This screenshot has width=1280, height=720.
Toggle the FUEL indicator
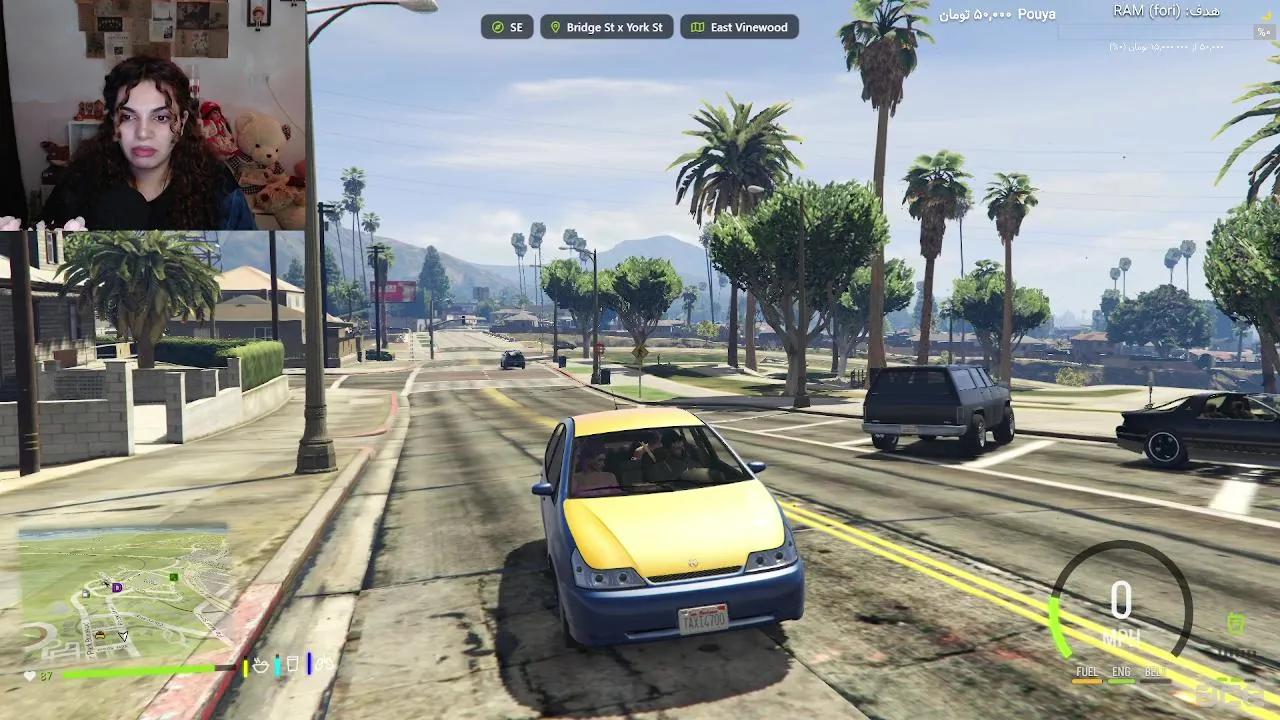pyautogui.click(x=1086, y=672)
